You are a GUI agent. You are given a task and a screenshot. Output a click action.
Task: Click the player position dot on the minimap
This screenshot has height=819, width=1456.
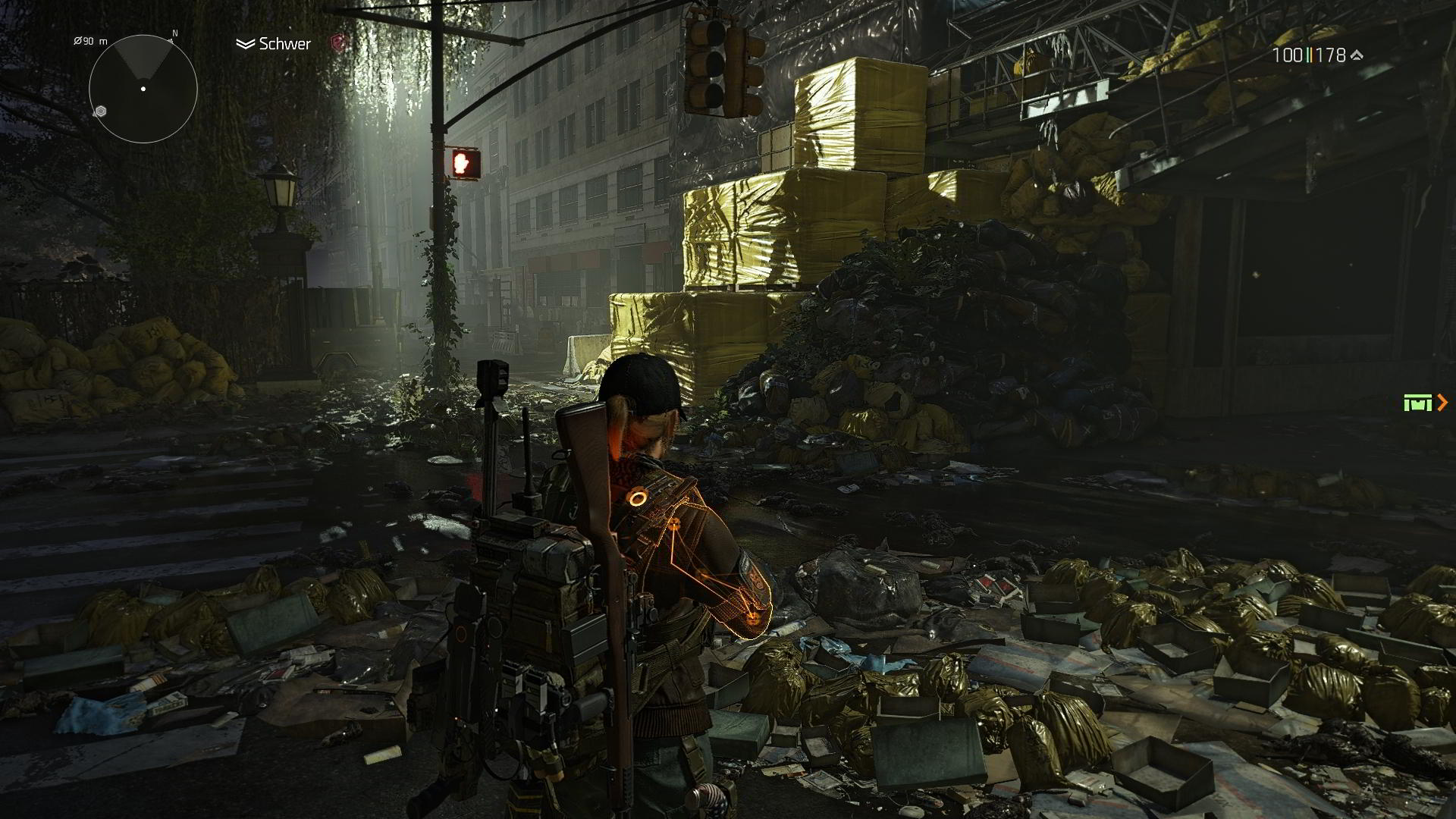[x=143, y=89]
